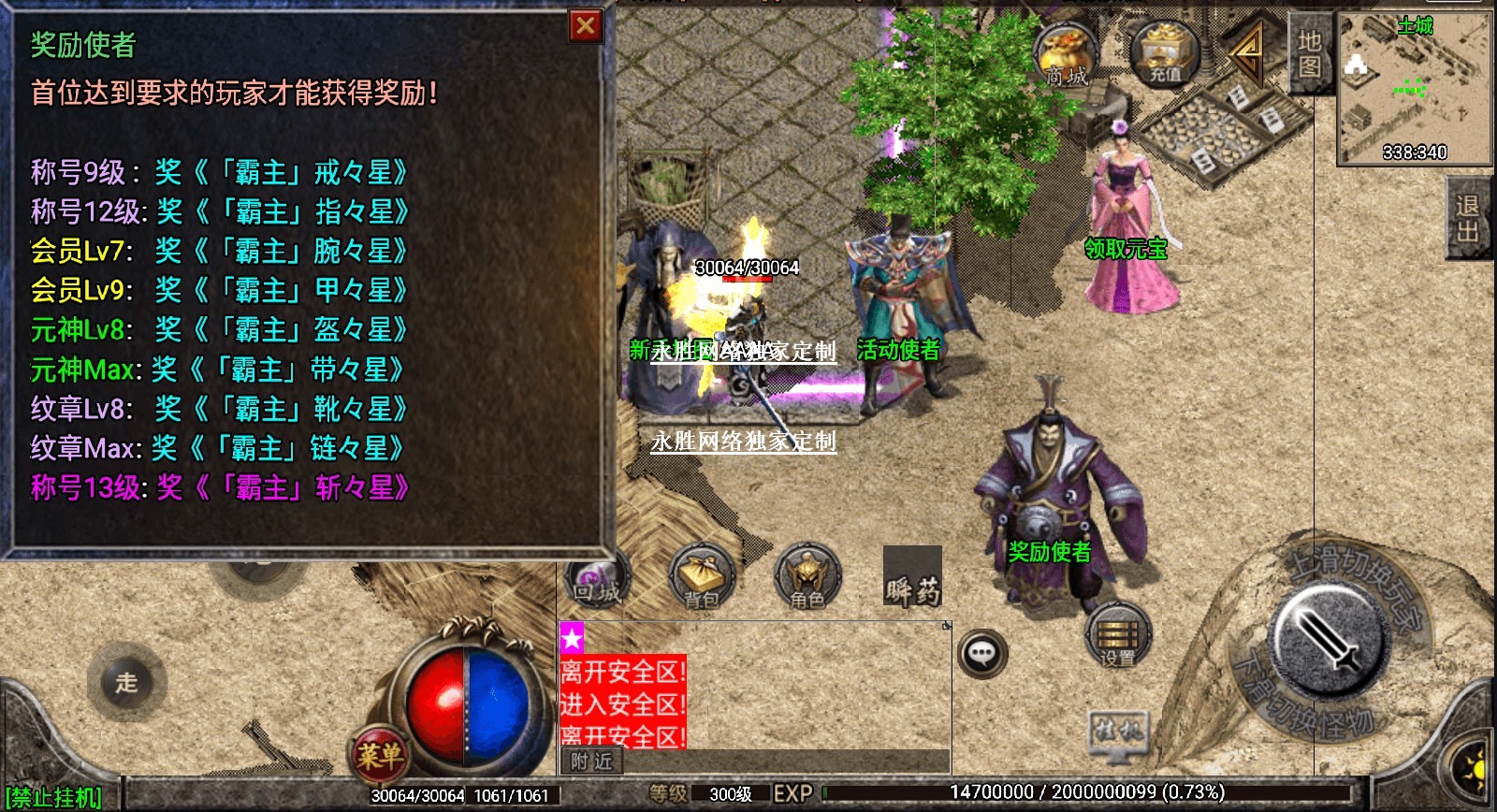1497x812 pixels.
Task: Click the 土城 minimap
Action: pyautogui.click(x=1414, y=89)
